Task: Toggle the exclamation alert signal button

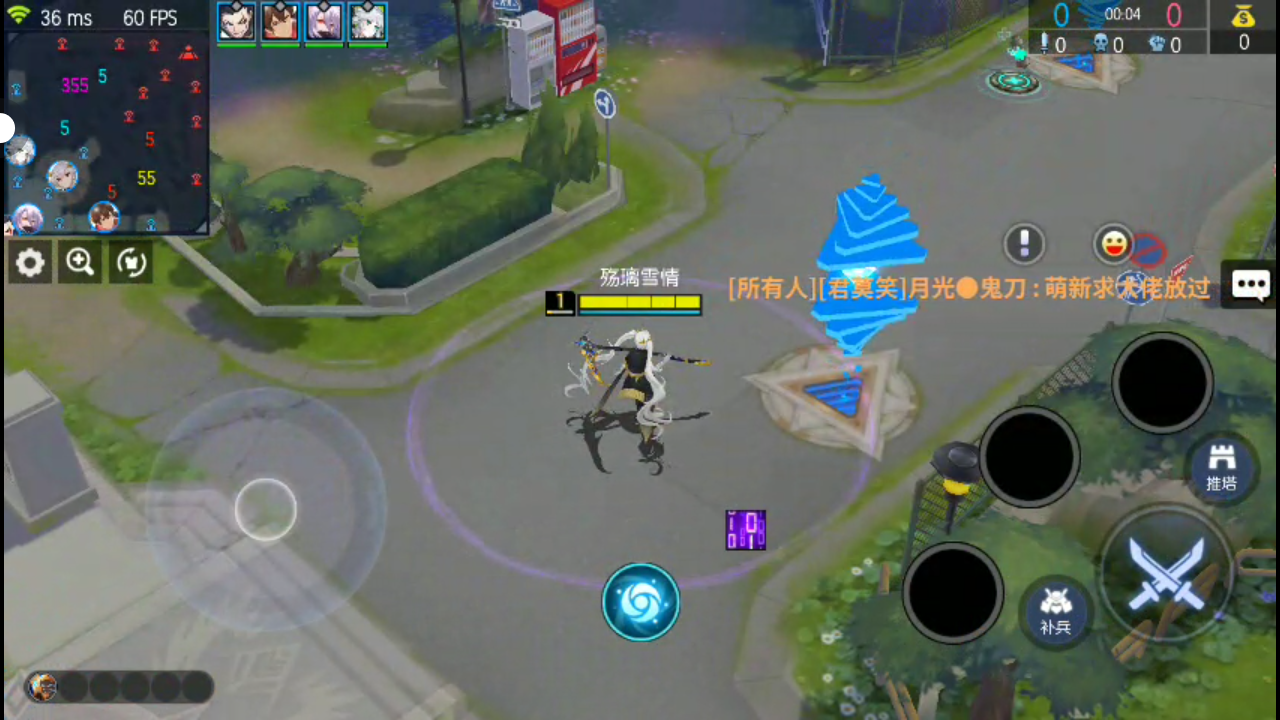Action: [1023, 243]
